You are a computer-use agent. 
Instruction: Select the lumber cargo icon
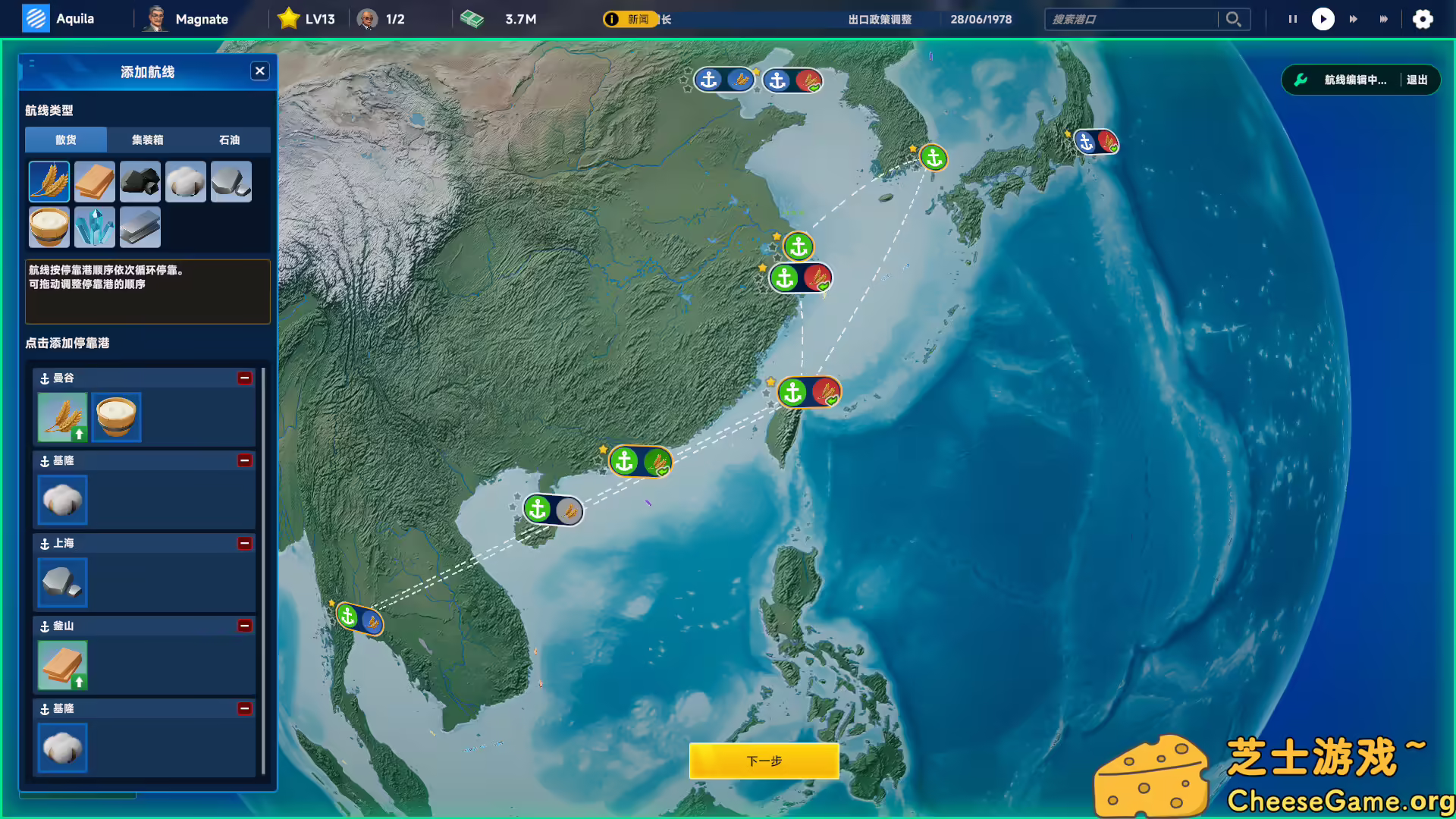click(94, 181)
